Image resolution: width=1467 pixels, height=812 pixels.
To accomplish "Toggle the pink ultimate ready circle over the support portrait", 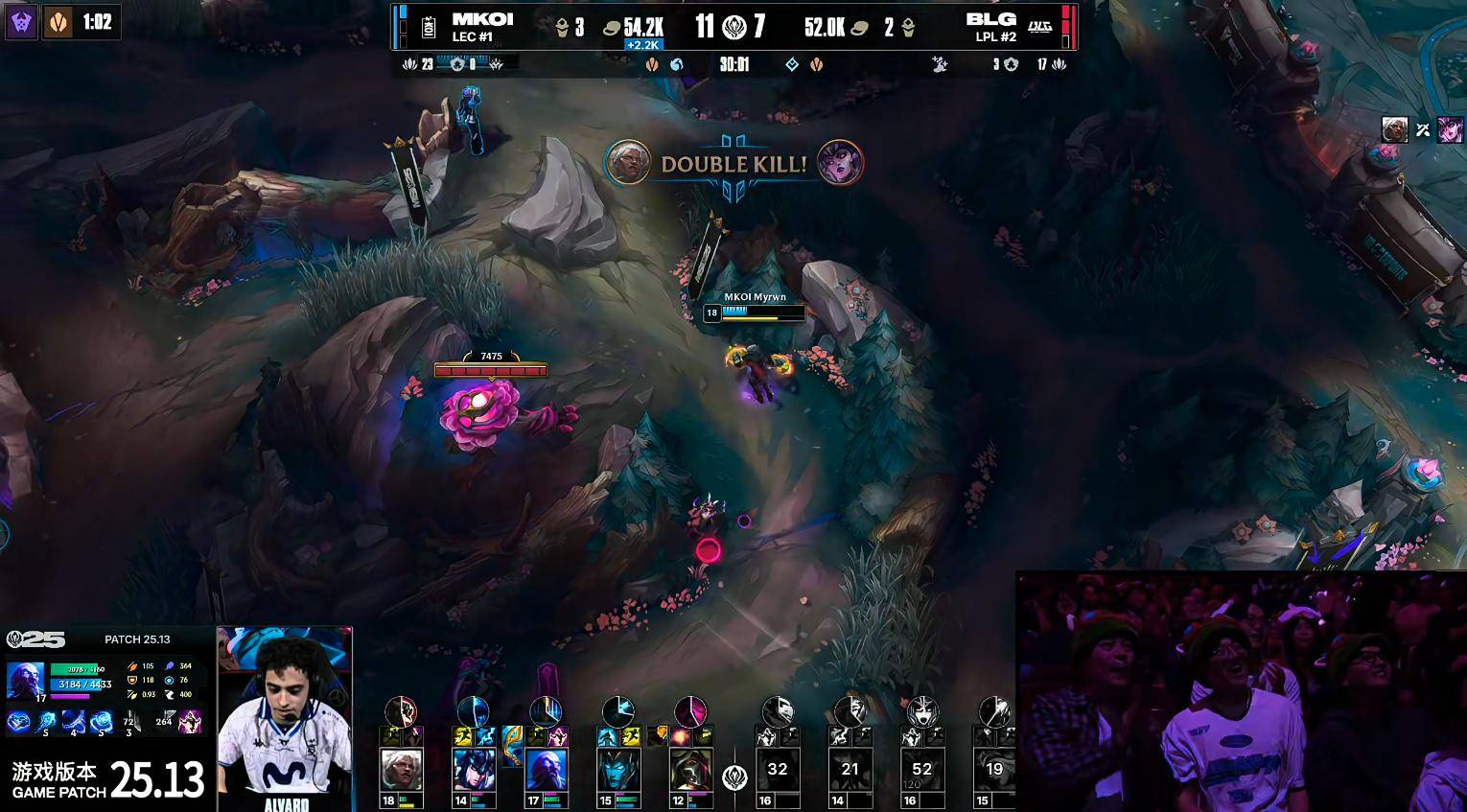I will 690,712.
